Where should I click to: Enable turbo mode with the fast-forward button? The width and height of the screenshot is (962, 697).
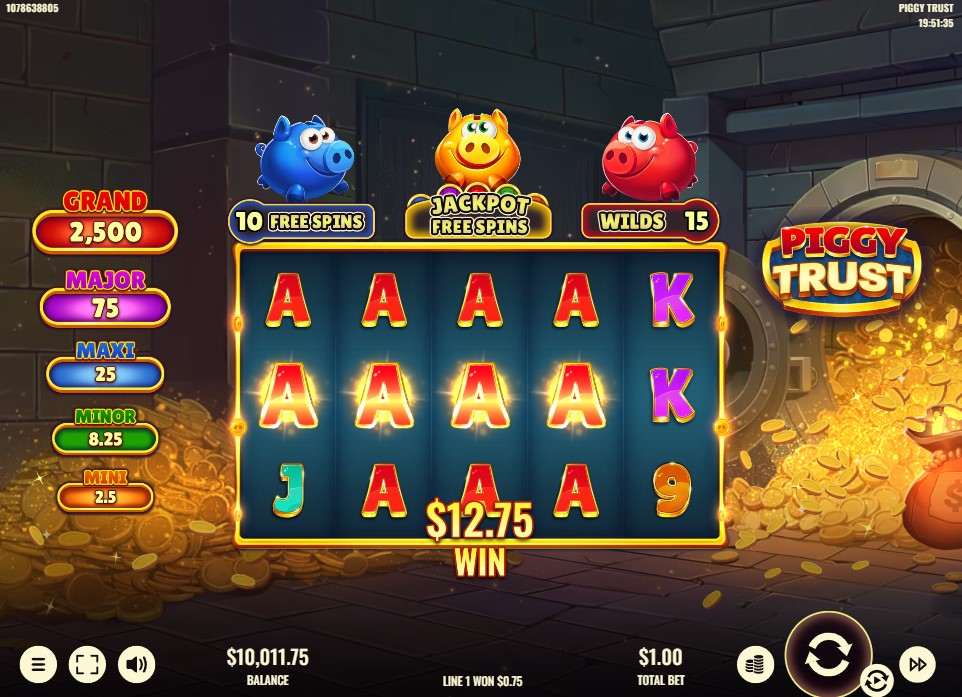tap(917, 664)
